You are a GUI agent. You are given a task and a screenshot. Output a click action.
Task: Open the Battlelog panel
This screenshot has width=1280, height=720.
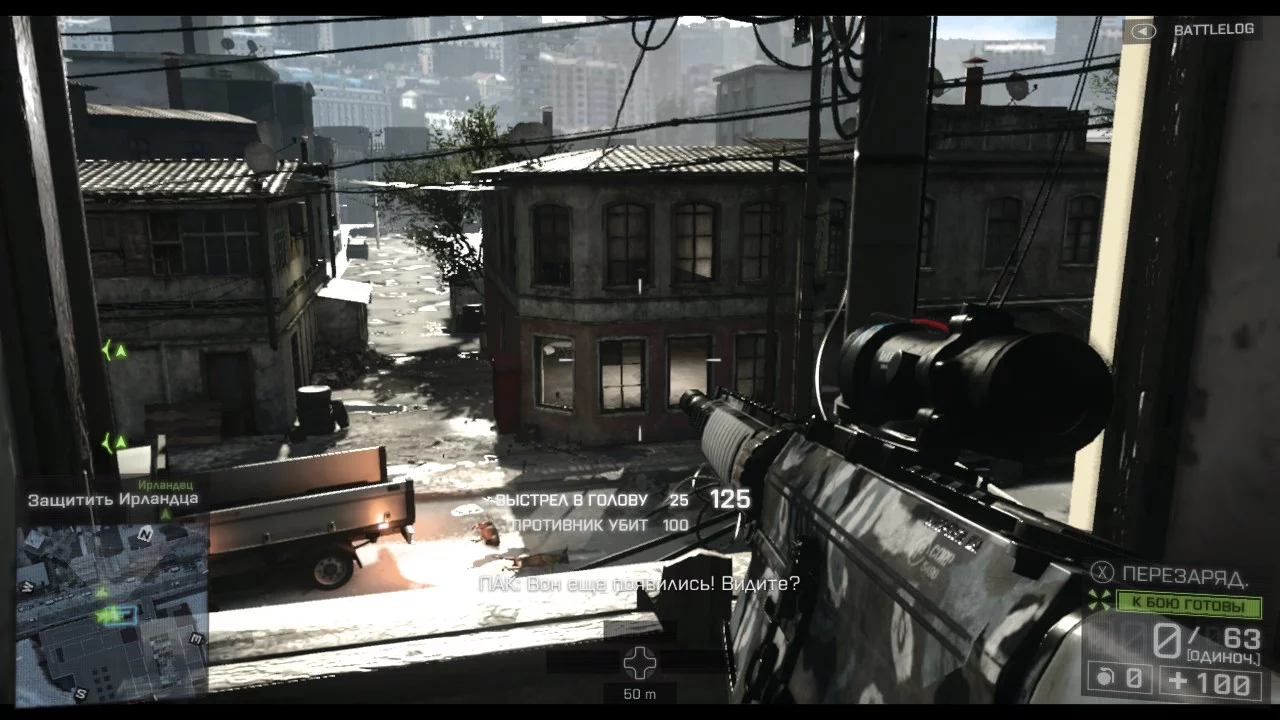[x=1198, y=30]
